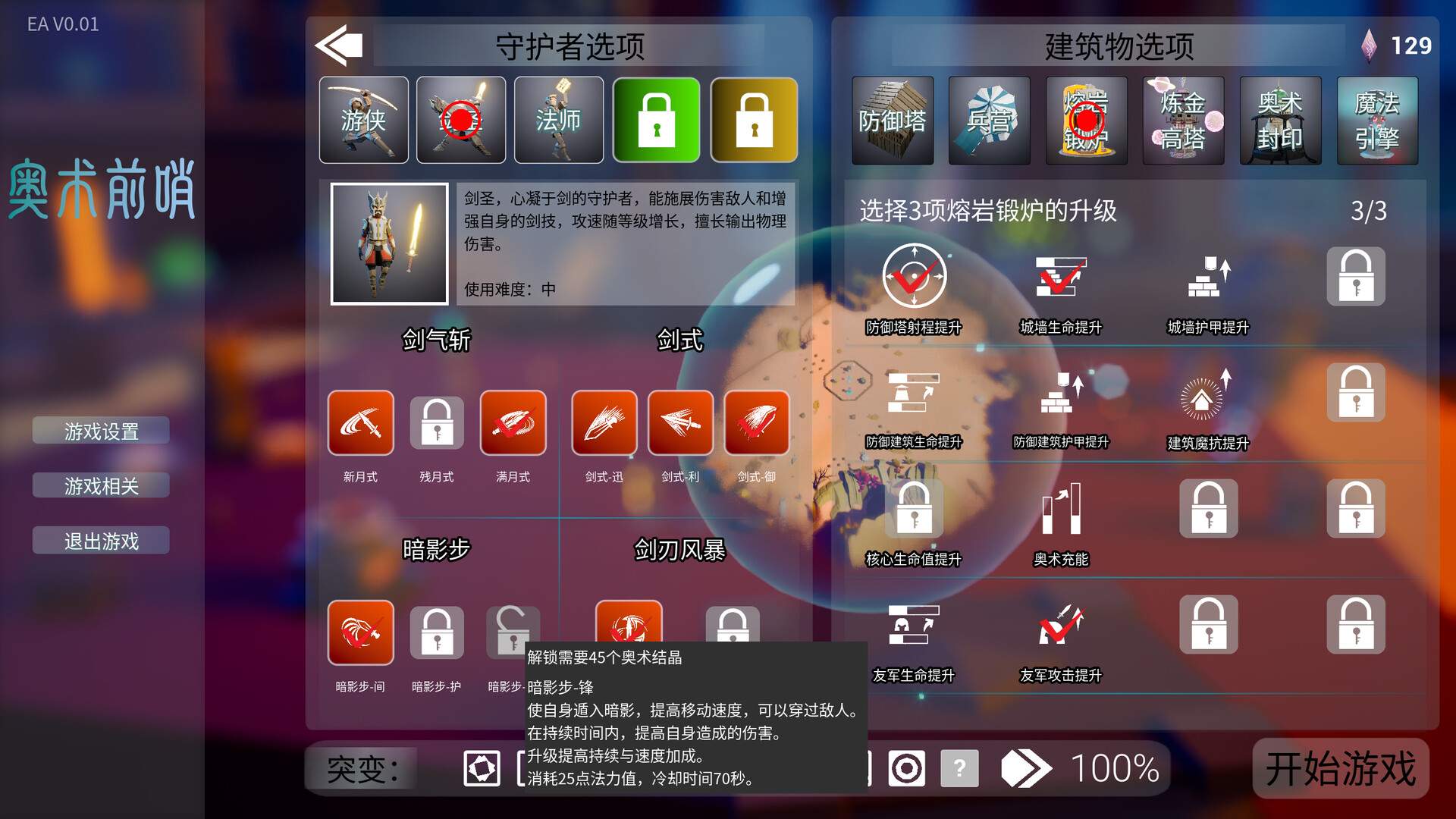Open the 防御塔 building options
Viewport: 1456px width, 819px height.
(892, 120)
